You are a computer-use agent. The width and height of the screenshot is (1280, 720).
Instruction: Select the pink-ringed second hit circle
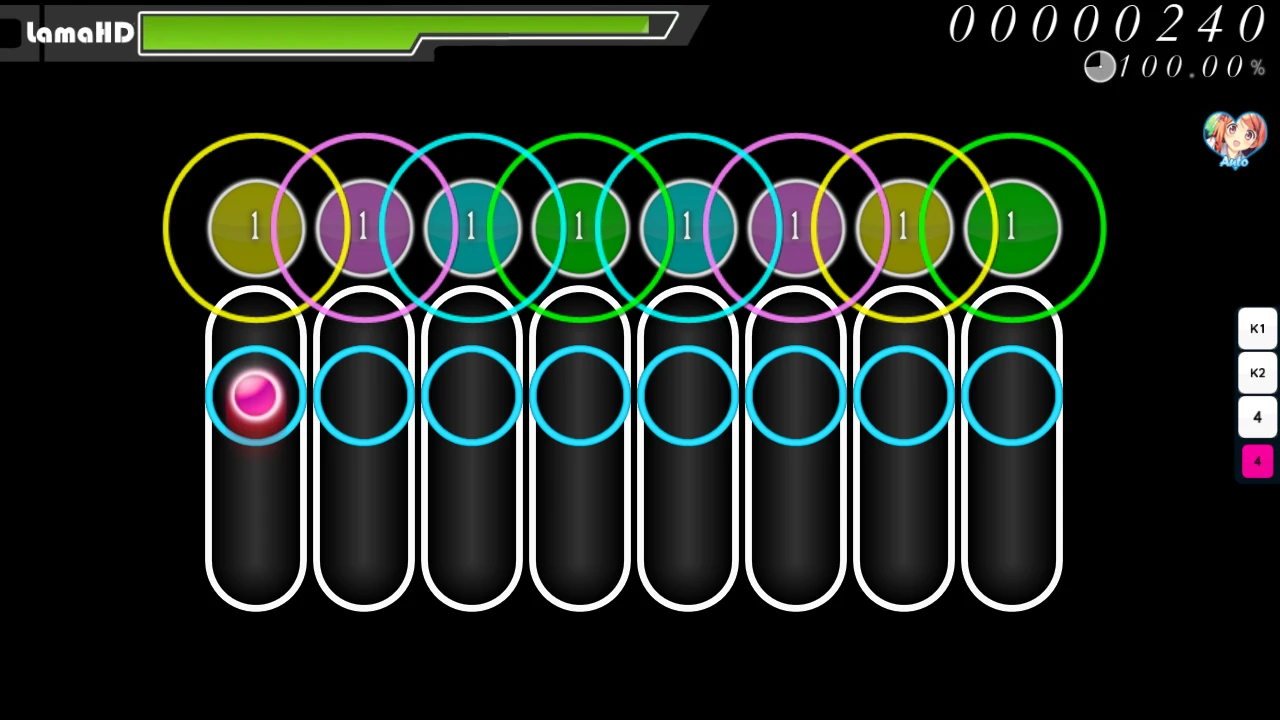[x=363, y=225]
